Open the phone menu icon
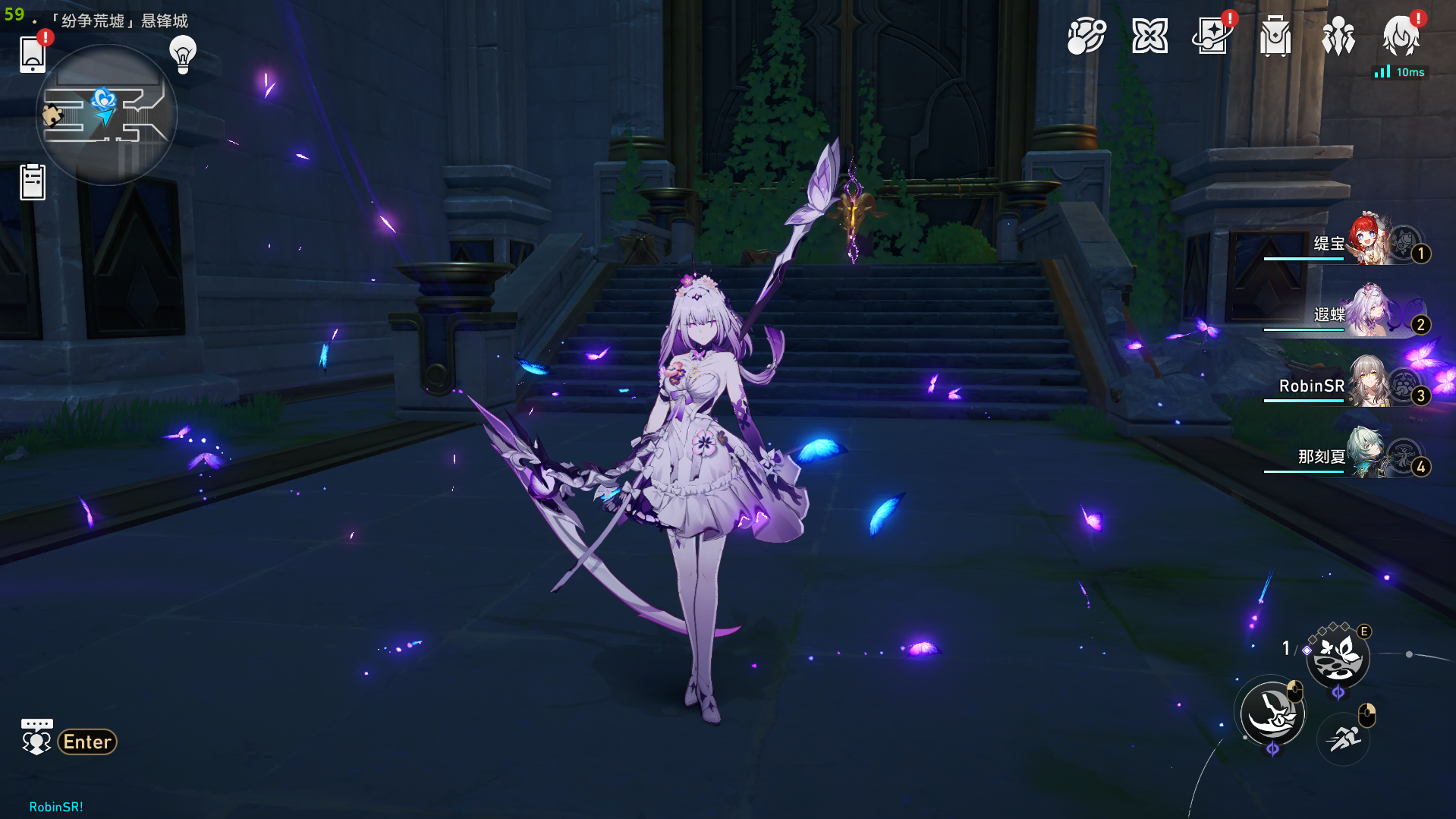The width and height of the screenshot is (1456, 819). tap(33, 54)
